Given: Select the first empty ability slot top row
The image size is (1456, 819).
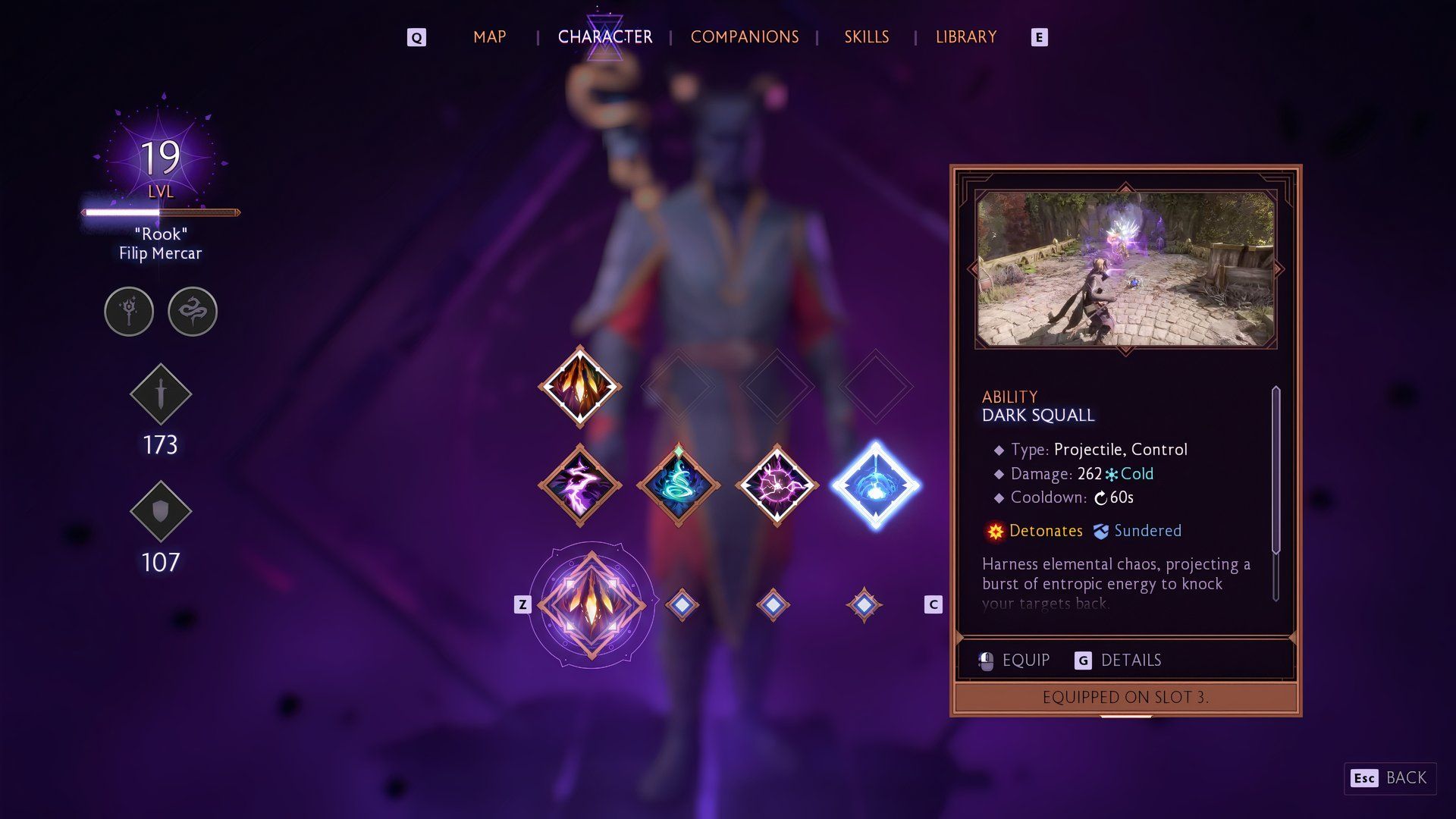Looking at the screenshot, I should point(677,387).
